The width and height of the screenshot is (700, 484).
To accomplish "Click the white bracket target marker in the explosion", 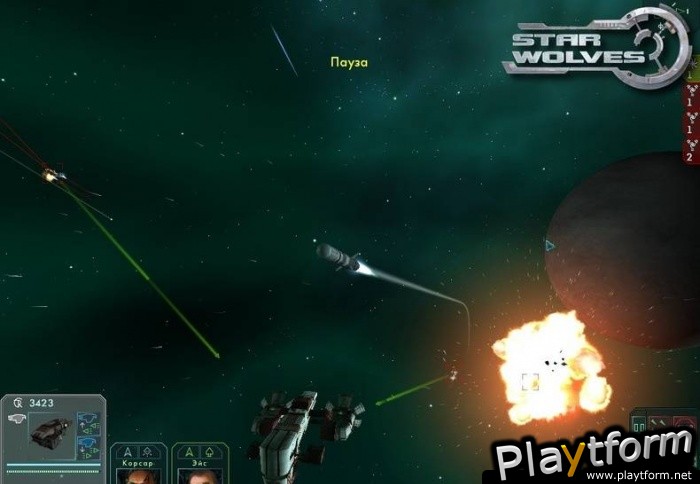I will pyautogui.click(x=530, y=380).
